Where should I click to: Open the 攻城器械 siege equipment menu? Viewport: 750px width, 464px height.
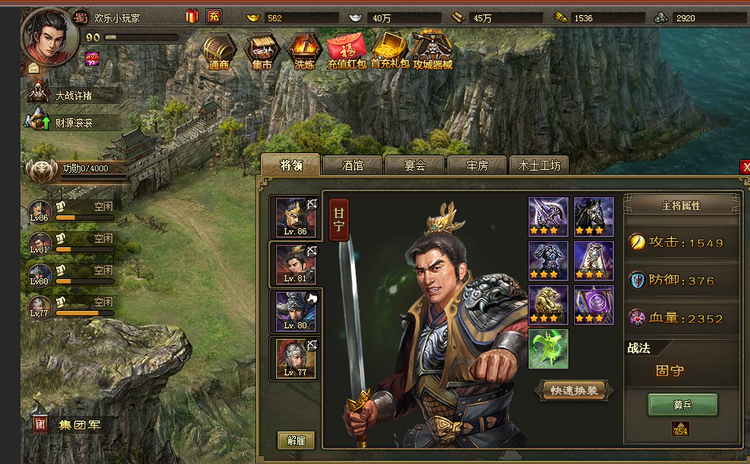coord(432,50)
